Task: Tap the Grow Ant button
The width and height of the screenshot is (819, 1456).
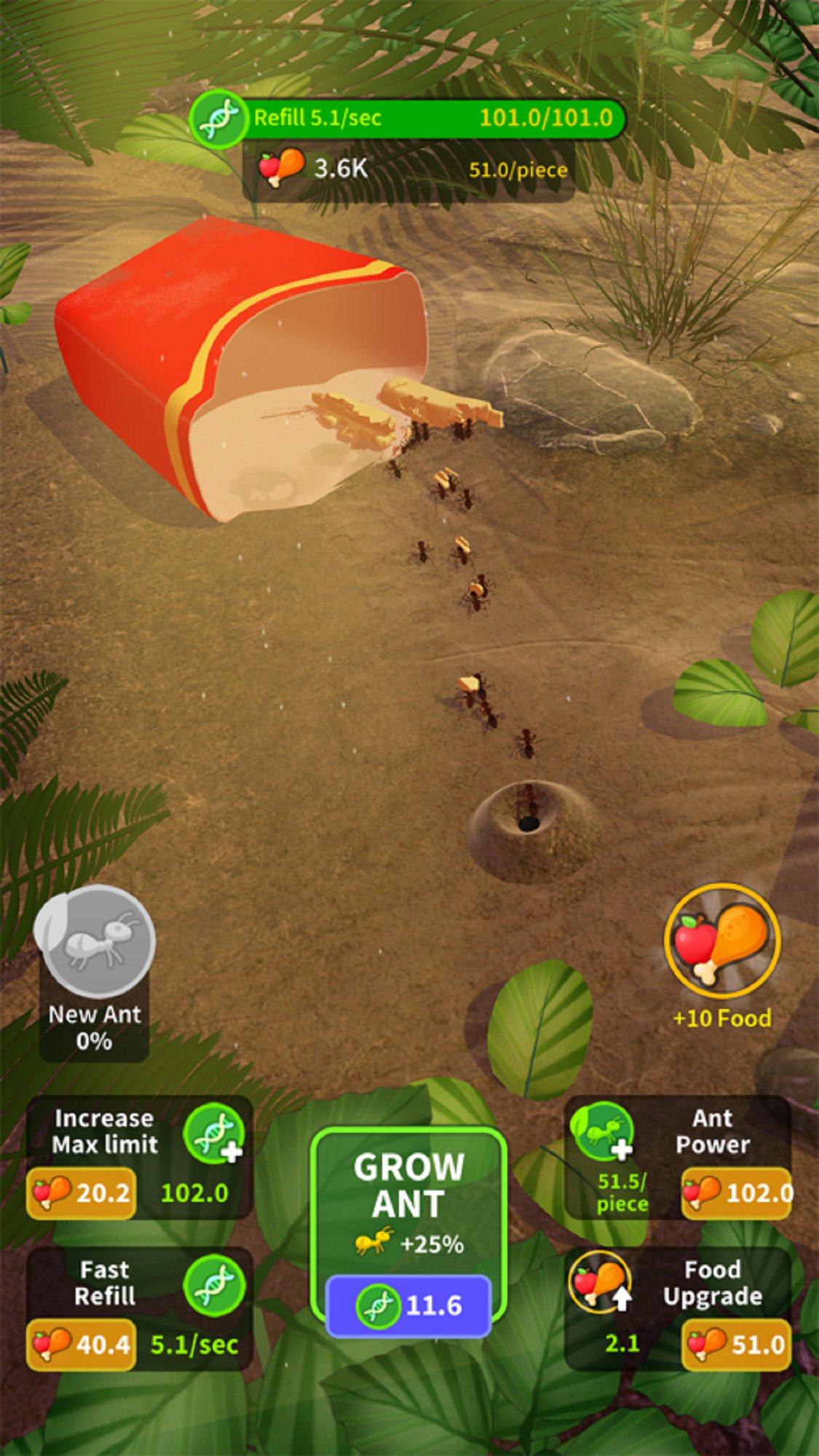Action: pos(408,1232)
